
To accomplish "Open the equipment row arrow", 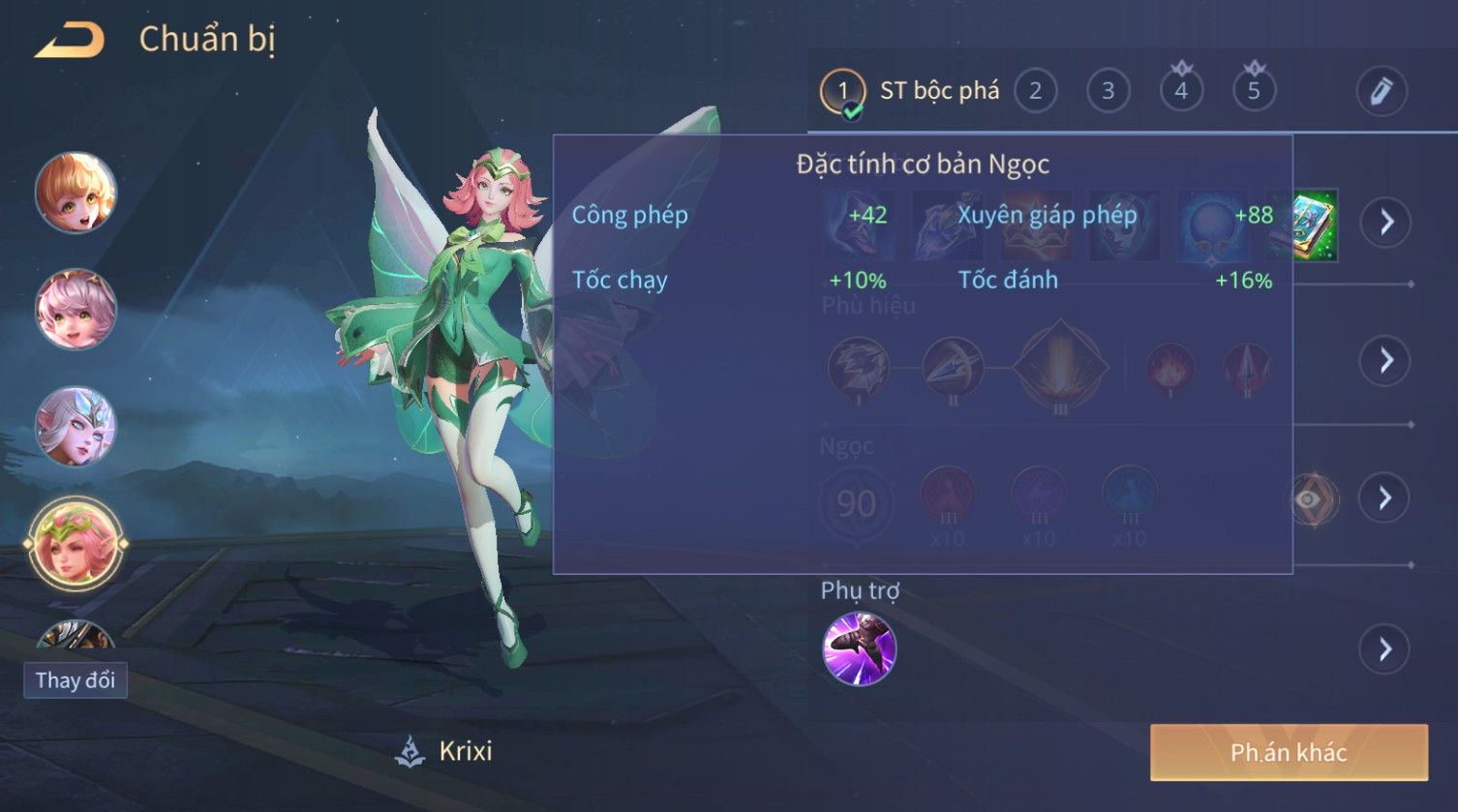I will click(x=1386, y=223).
